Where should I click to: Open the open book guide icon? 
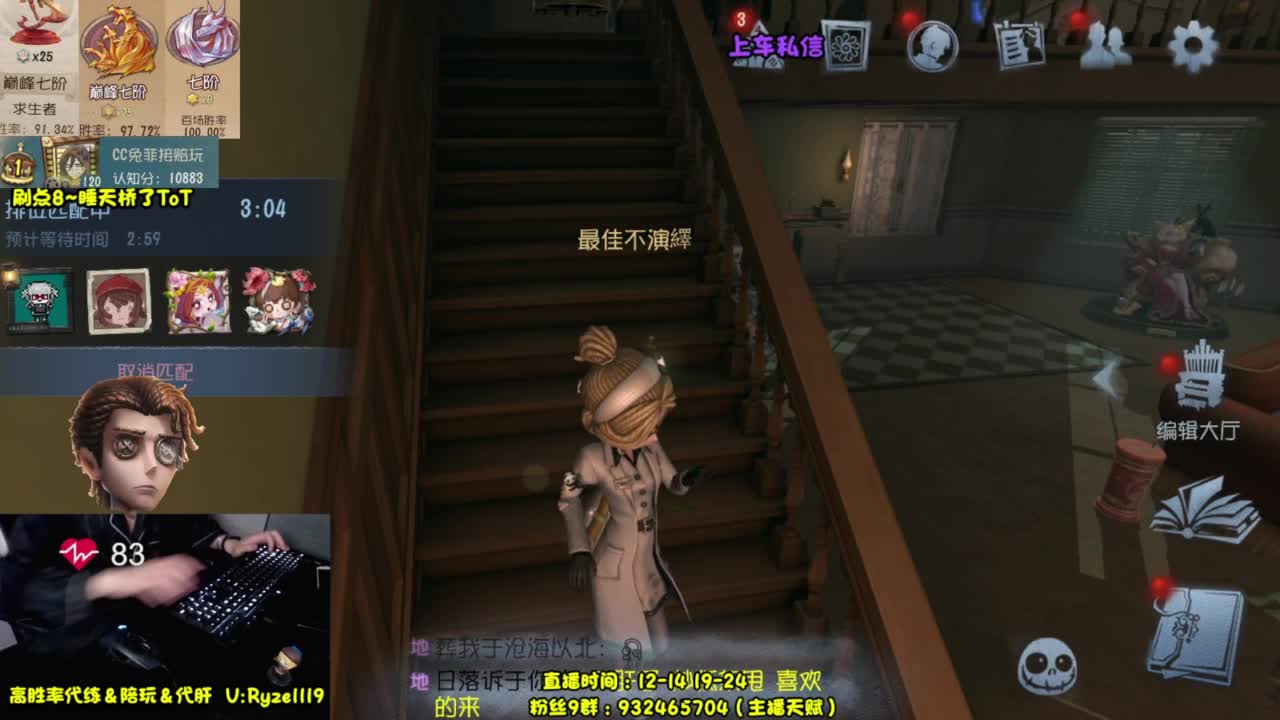point(1199,510)
